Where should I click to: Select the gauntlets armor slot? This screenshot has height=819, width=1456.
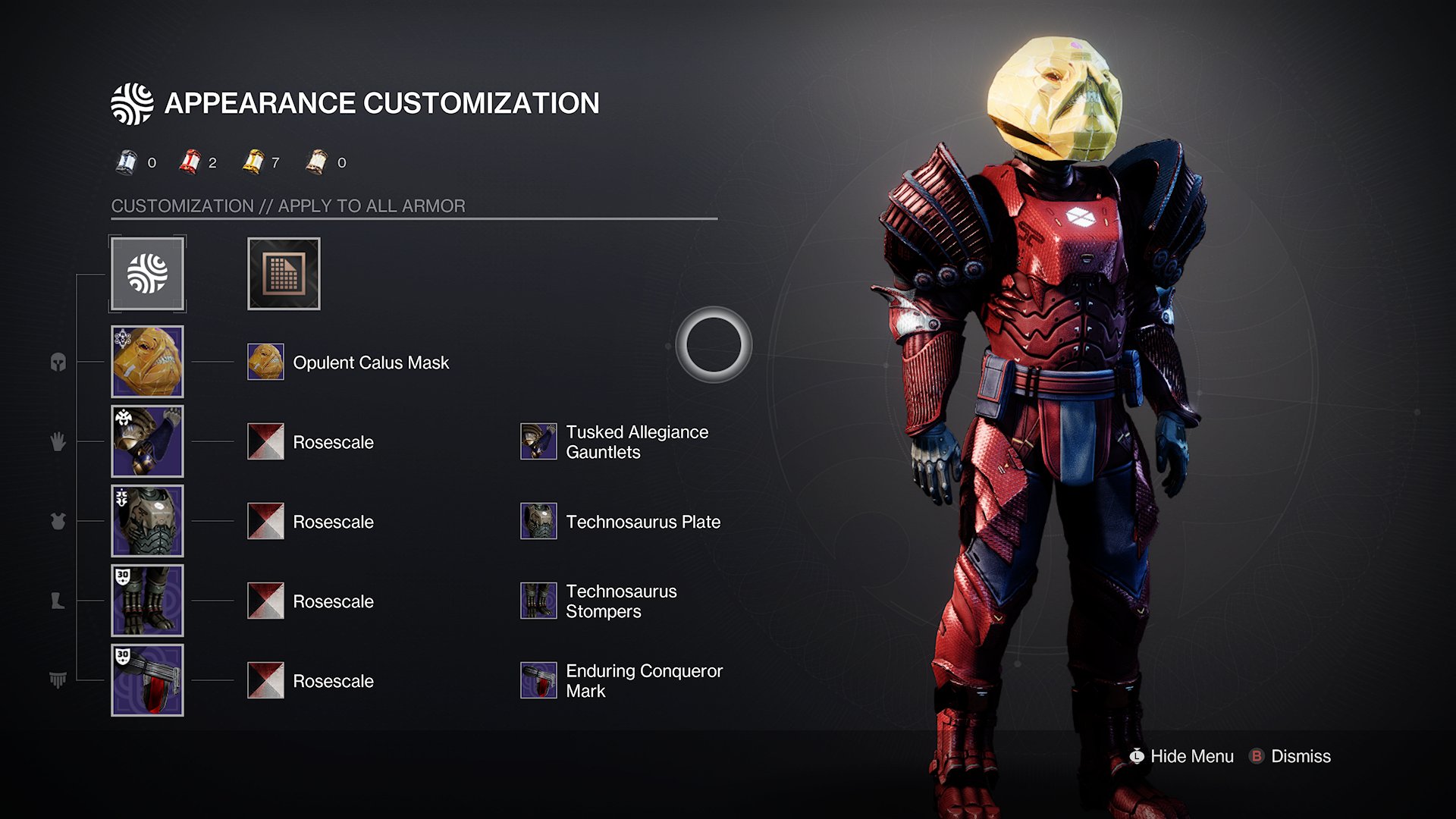pos(148,441)
